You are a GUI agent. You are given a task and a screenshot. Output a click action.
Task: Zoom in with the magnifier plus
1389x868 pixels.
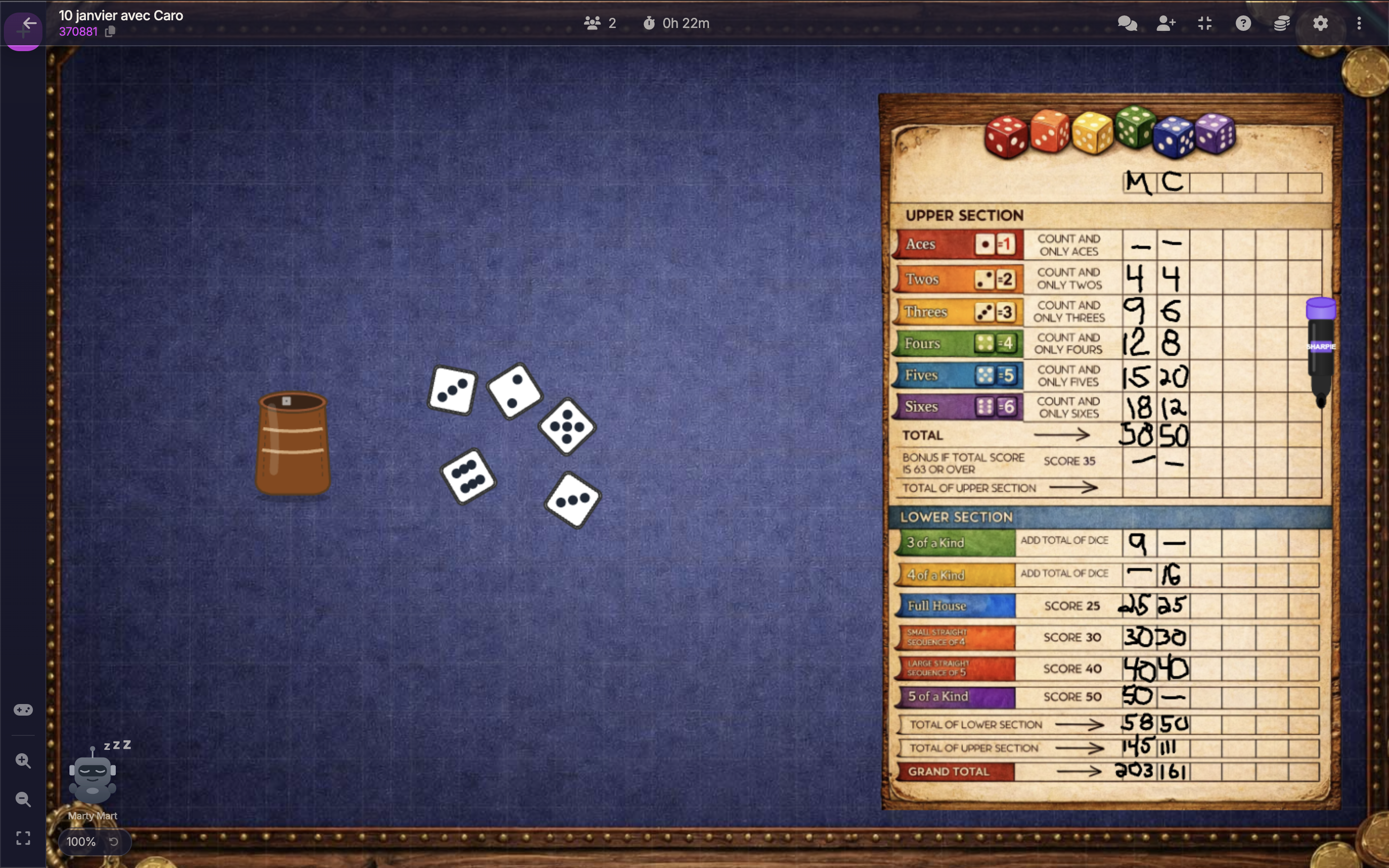[23, 761]
